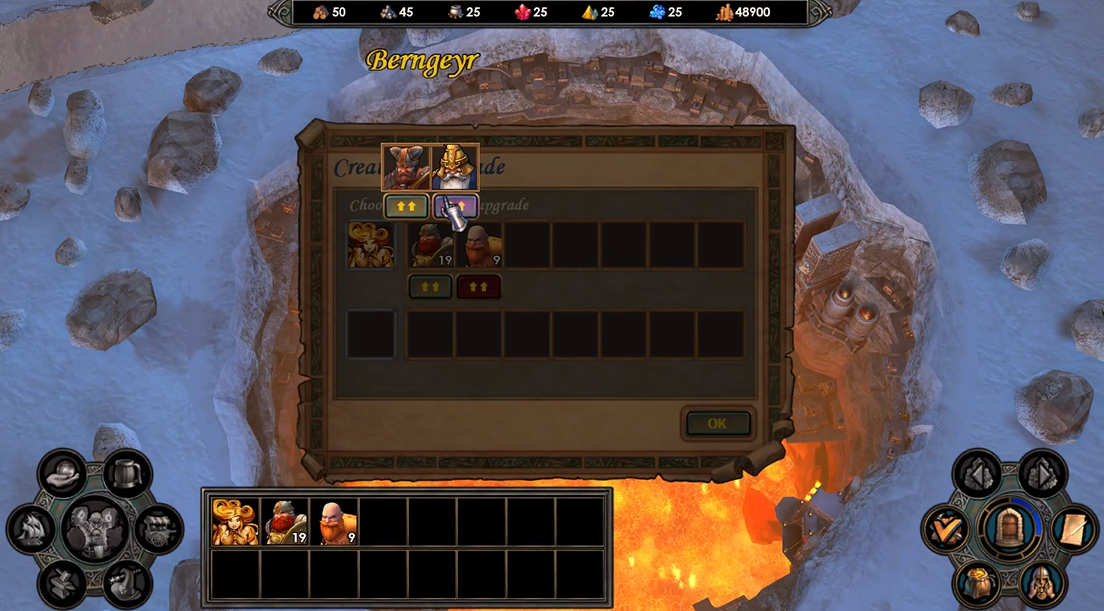The width and height of the screenshot is (1104, 611).
Task: Click the purple upgrade arrows under golden dwarf
Action: pos(455,207)
